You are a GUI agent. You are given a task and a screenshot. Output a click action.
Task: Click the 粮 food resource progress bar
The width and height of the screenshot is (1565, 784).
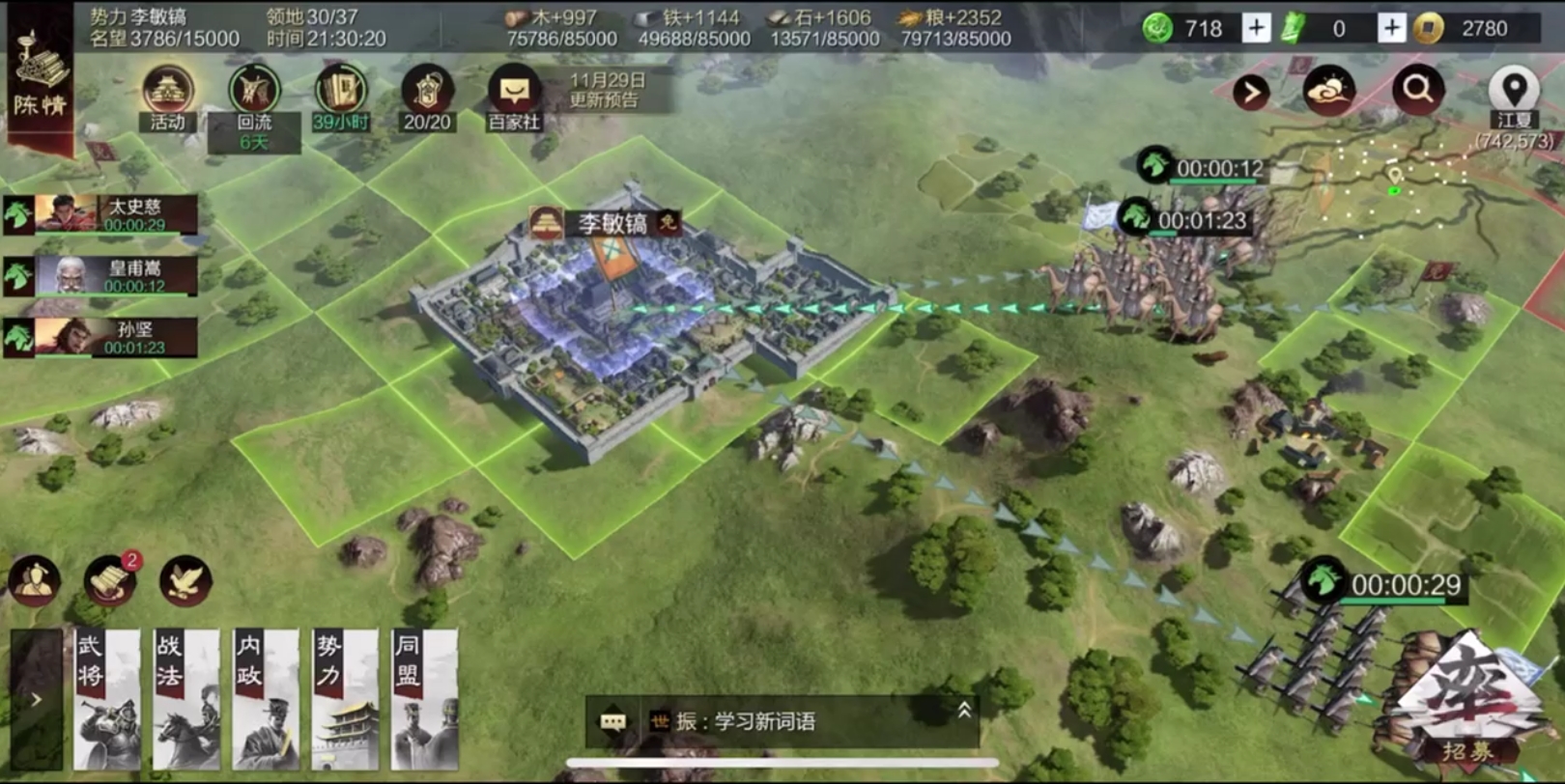958,40
